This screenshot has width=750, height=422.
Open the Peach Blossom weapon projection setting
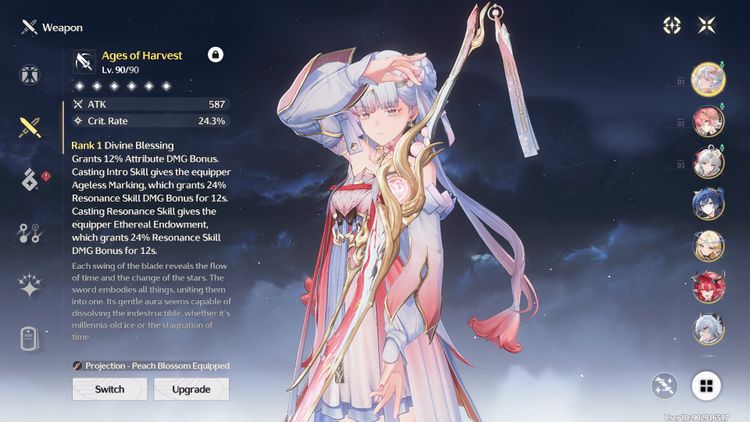click(x=150, y=366)
